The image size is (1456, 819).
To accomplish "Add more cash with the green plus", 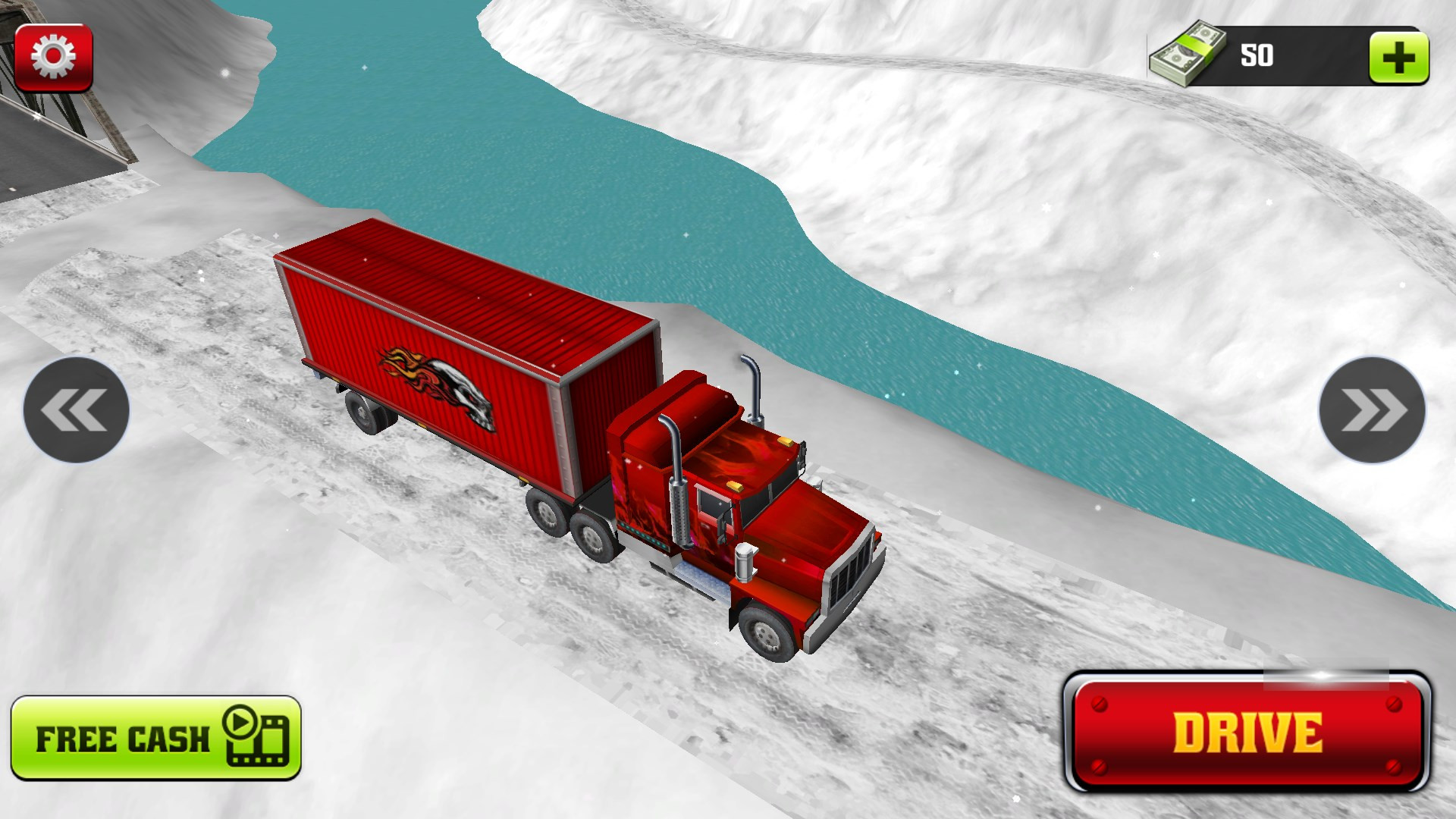I will 1399,58.
